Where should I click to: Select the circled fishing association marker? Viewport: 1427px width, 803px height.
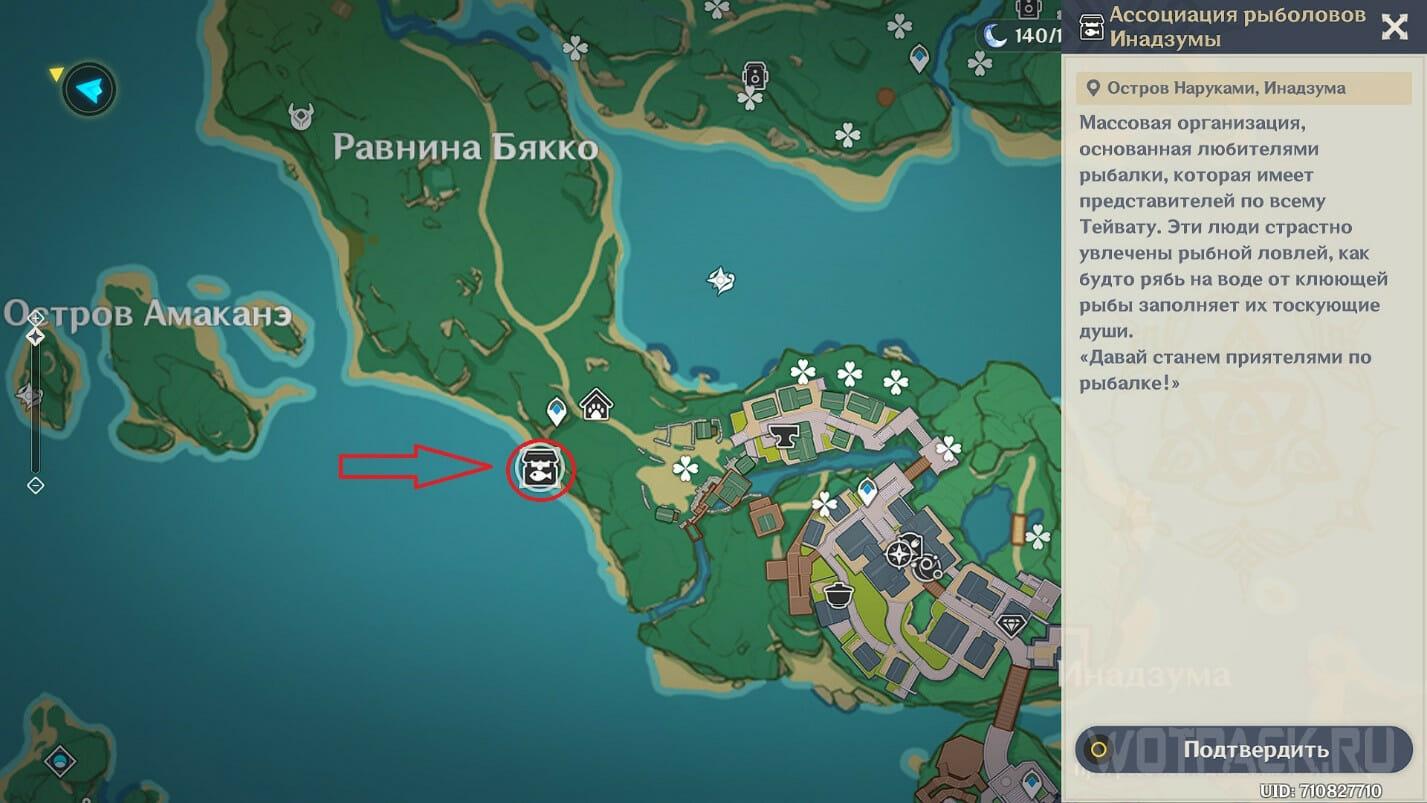(540, 469)
